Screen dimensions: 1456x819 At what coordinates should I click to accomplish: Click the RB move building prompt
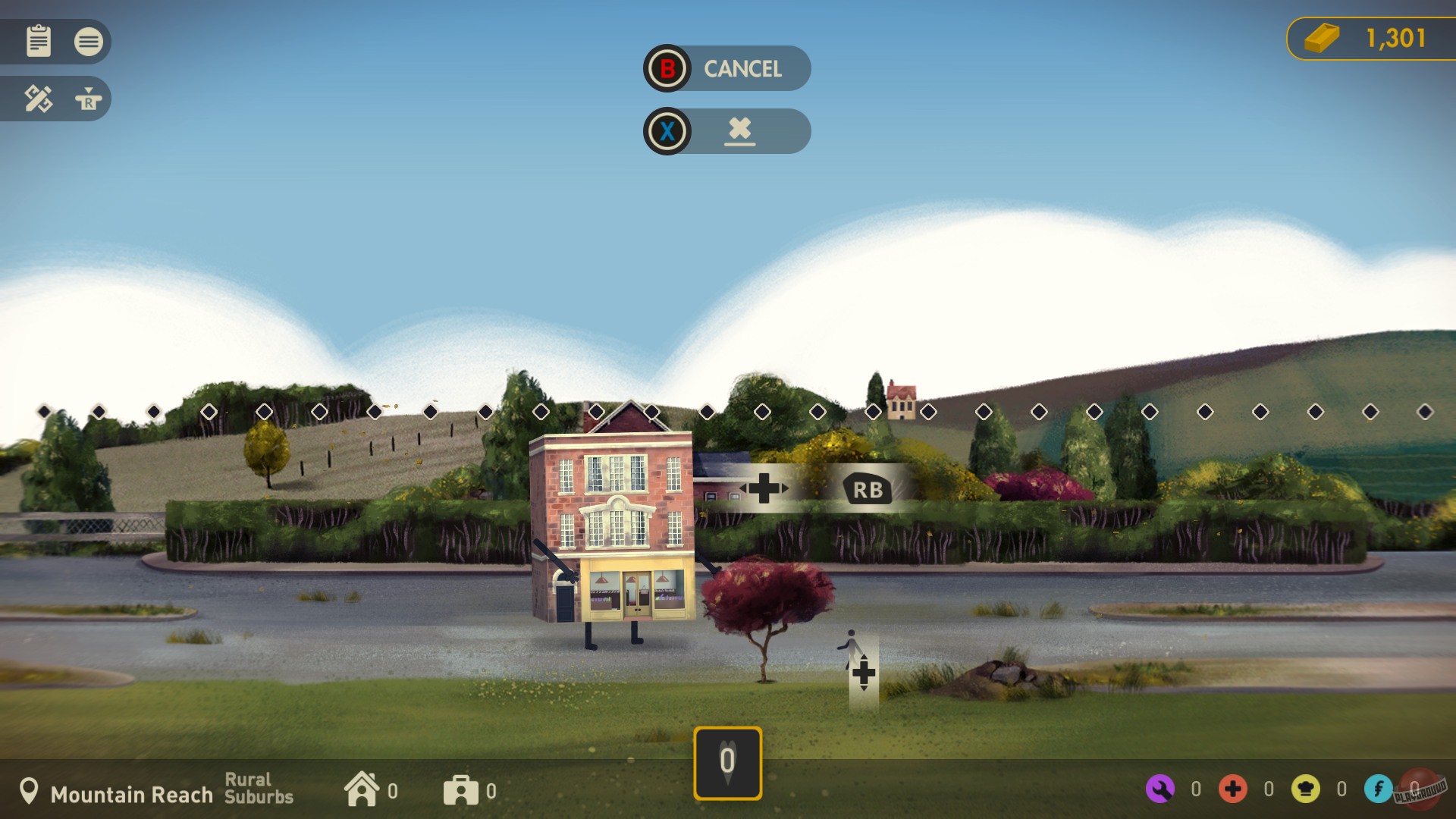coord(867,489)
